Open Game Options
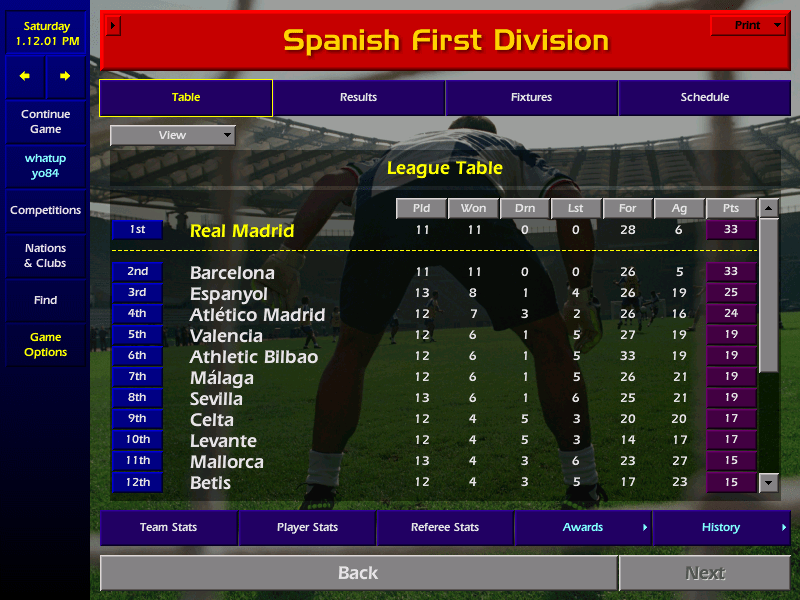The height and width of the screenshot is (600, 800). pos(45,345)
